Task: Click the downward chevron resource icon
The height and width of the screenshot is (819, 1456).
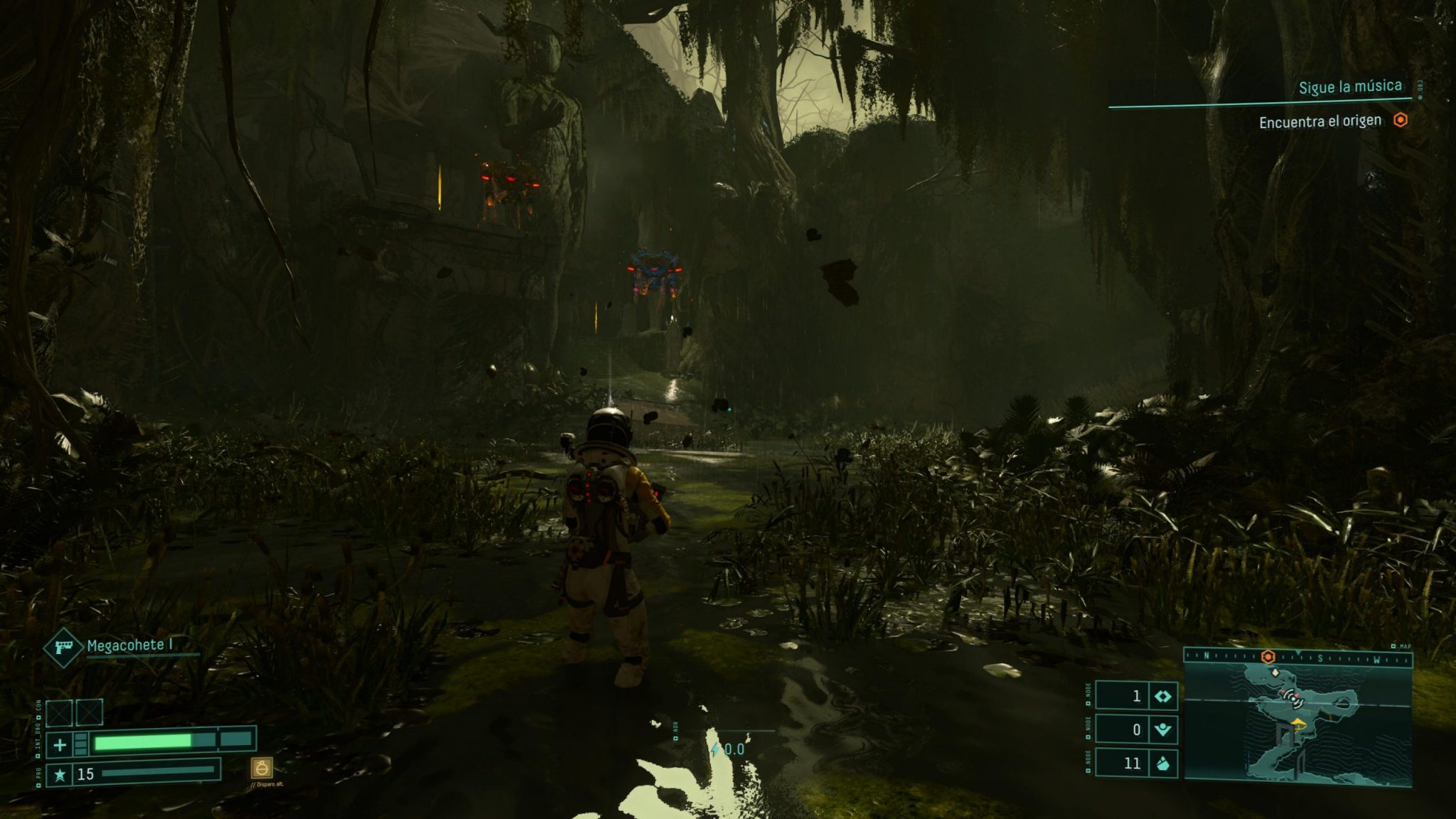Action: 1162,729
